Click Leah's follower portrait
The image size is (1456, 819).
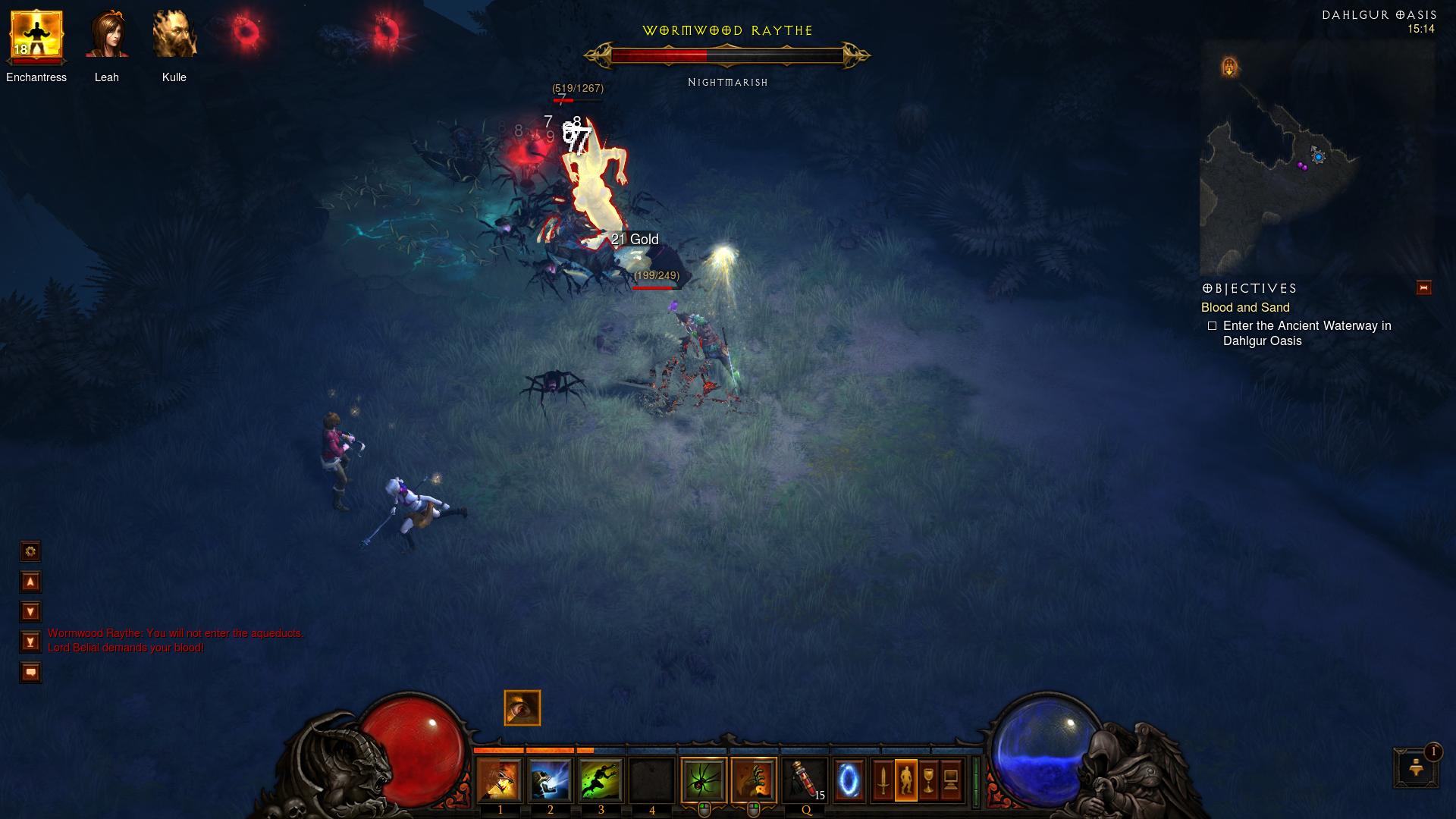(107, 35)
